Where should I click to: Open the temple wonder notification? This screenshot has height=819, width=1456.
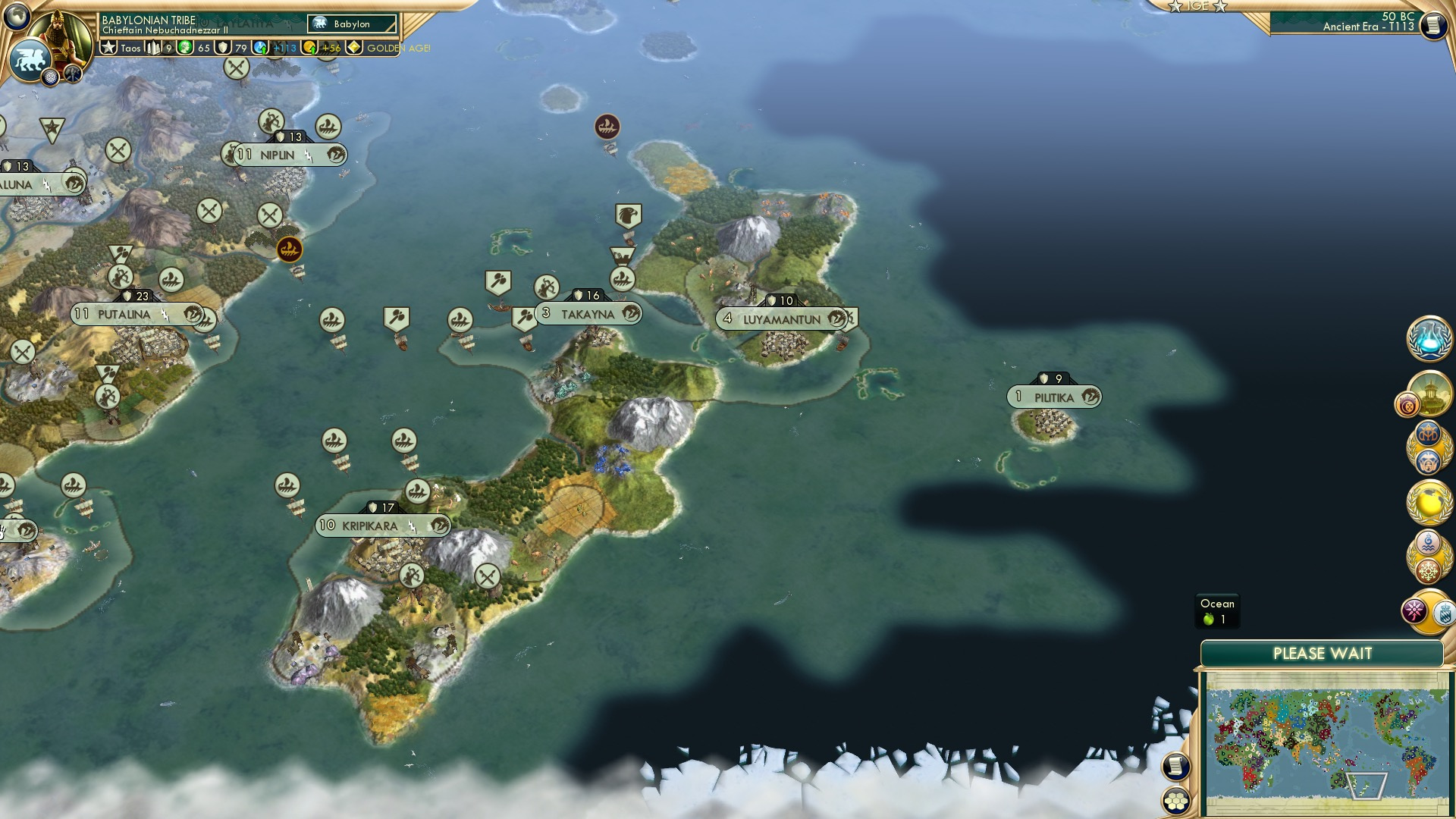pos(1429,392)
